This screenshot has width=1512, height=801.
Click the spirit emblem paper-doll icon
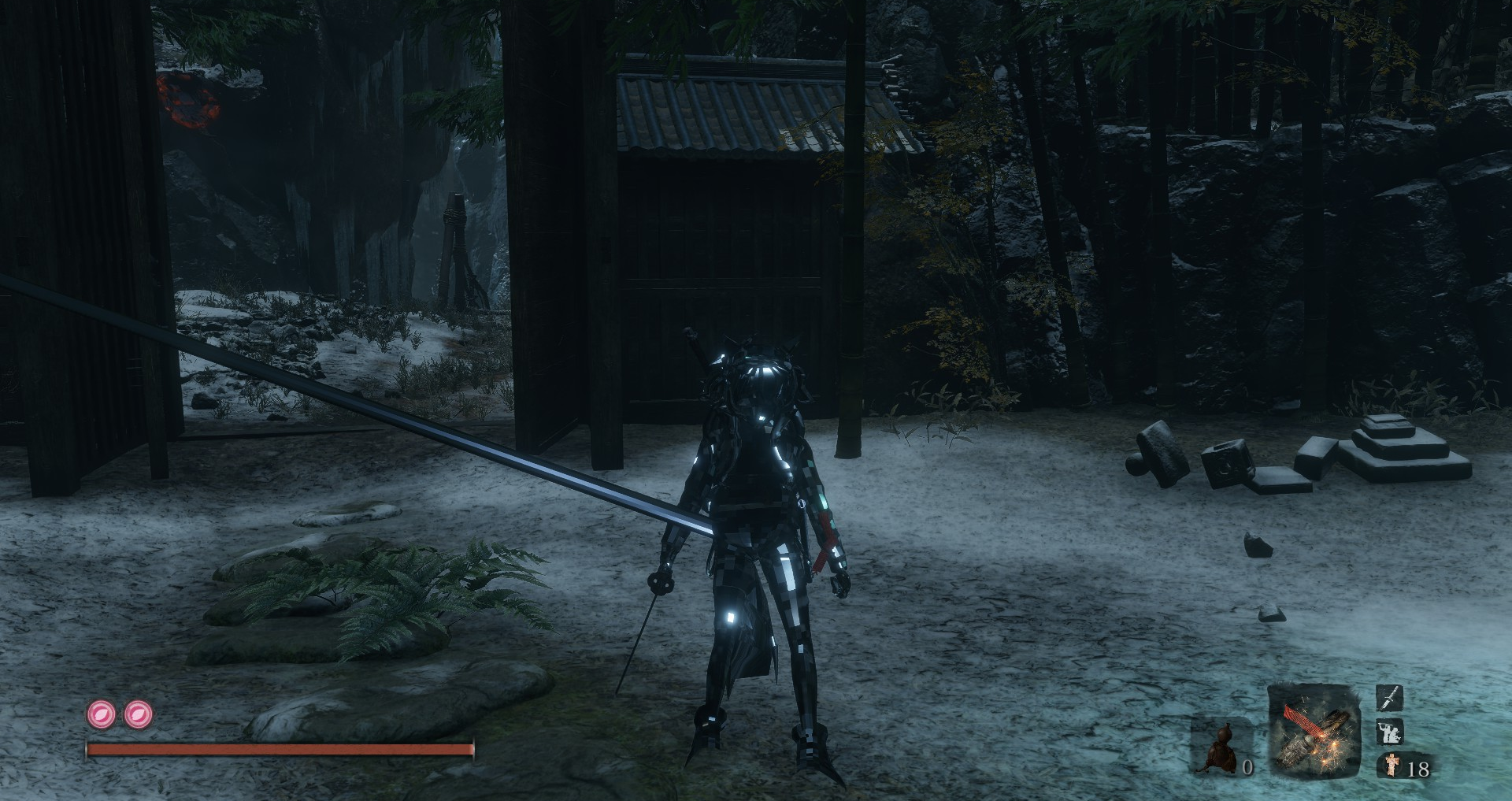(1392, 766)
